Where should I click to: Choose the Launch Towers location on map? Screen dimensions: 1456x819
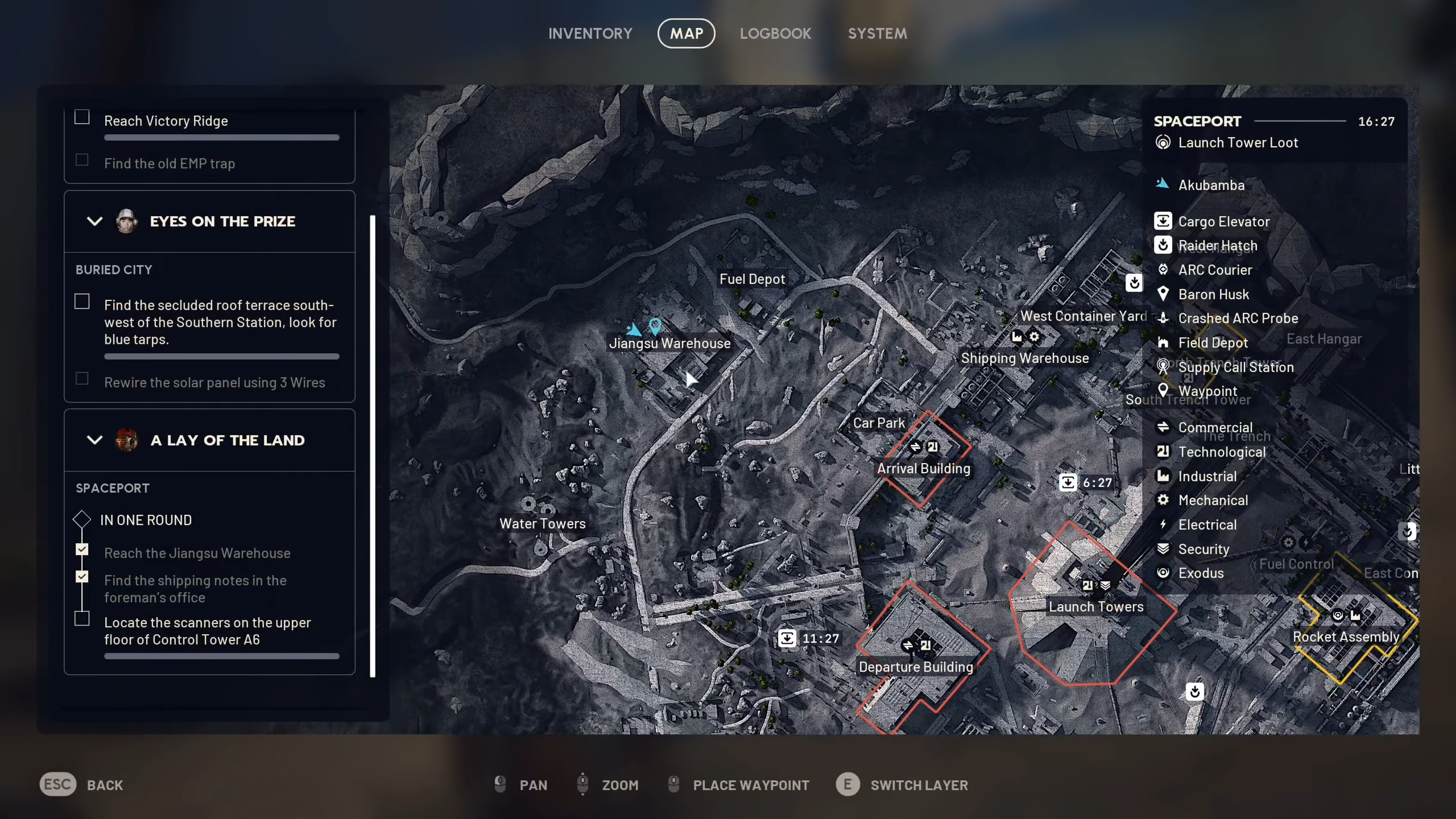pyautogui.click(x=1095, y=607)
